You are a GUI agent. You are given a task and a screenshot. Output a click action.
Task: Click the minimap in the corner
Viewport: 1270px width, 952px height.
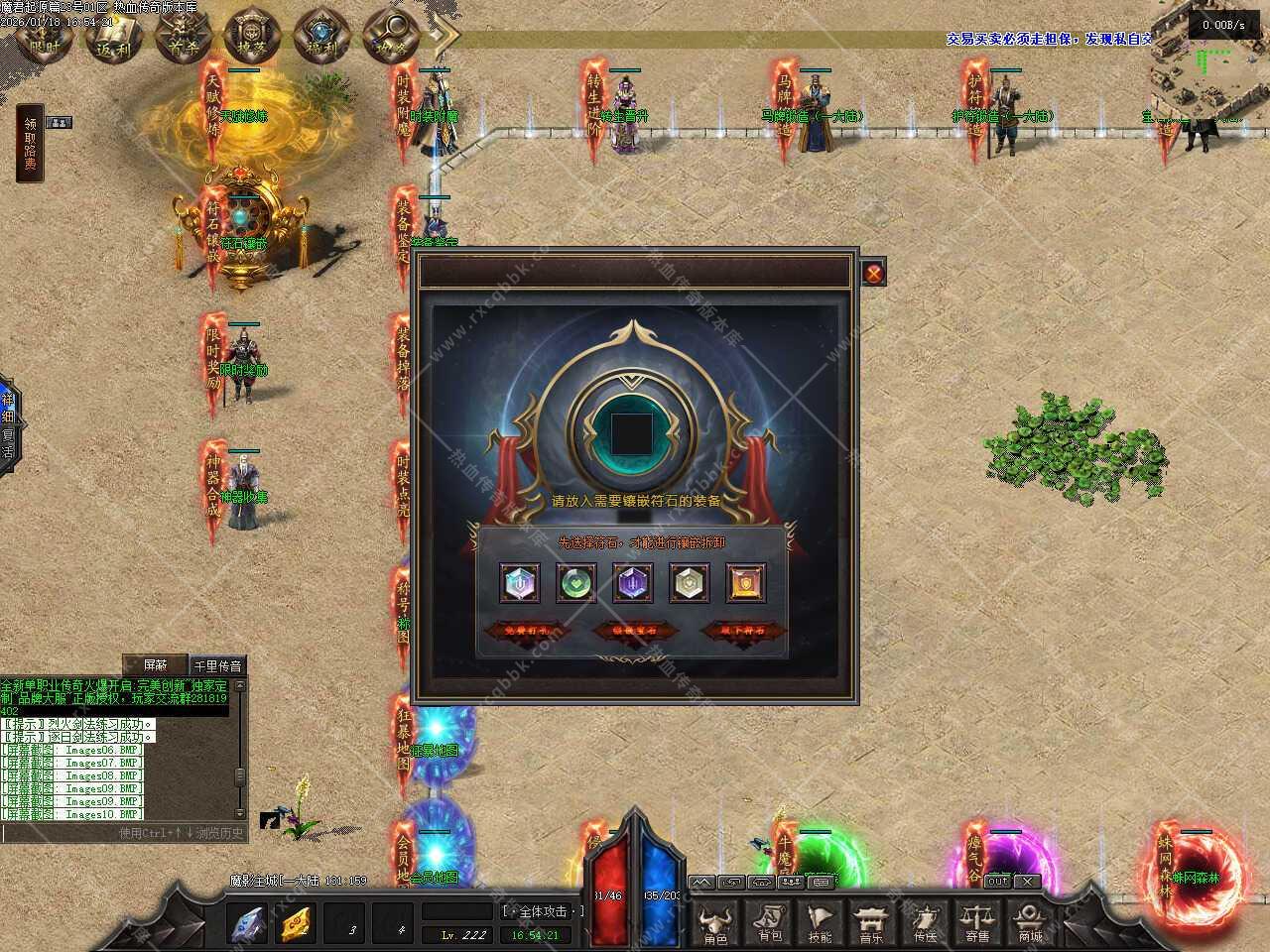(1203, 59)
